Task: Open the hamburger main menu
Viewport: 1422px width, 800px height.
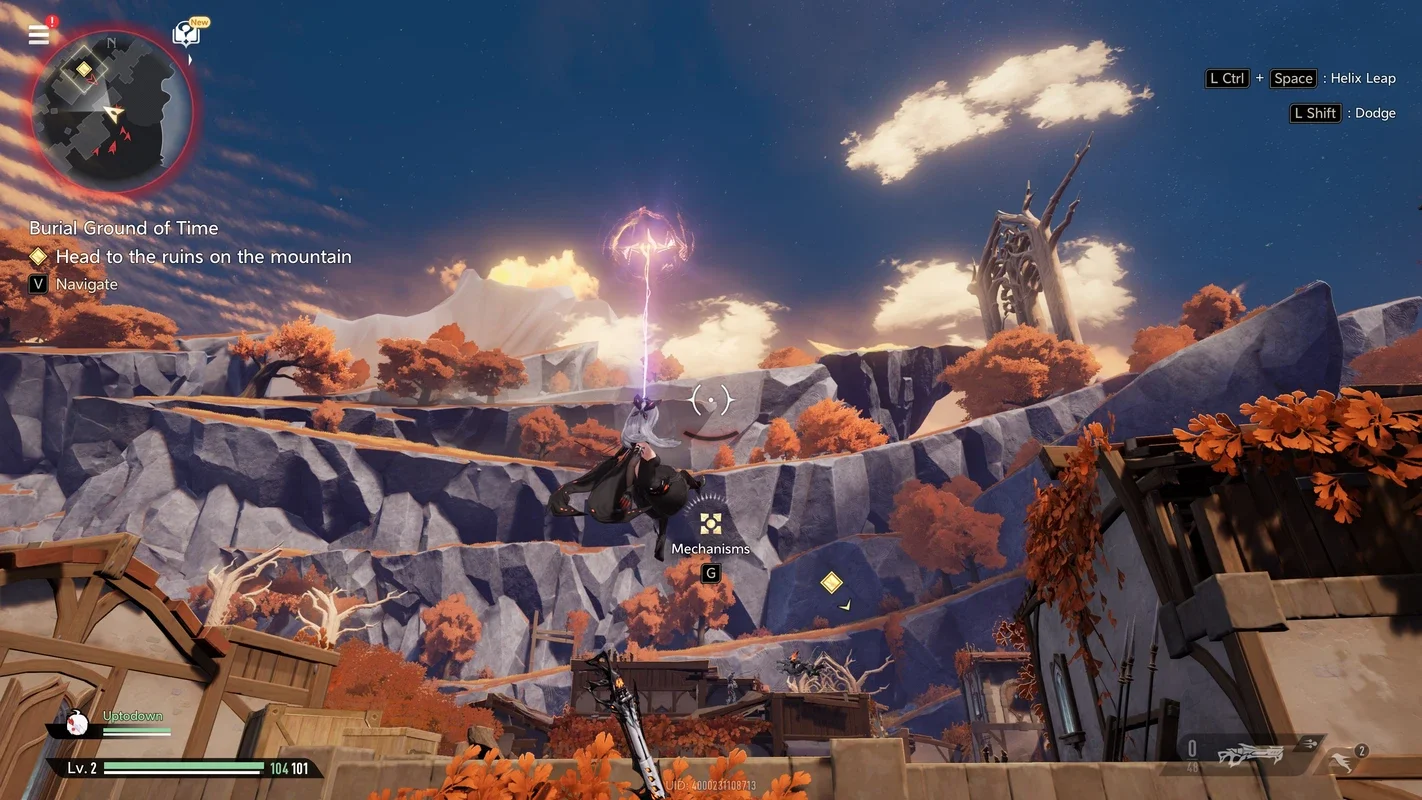Action: (39, 35)
